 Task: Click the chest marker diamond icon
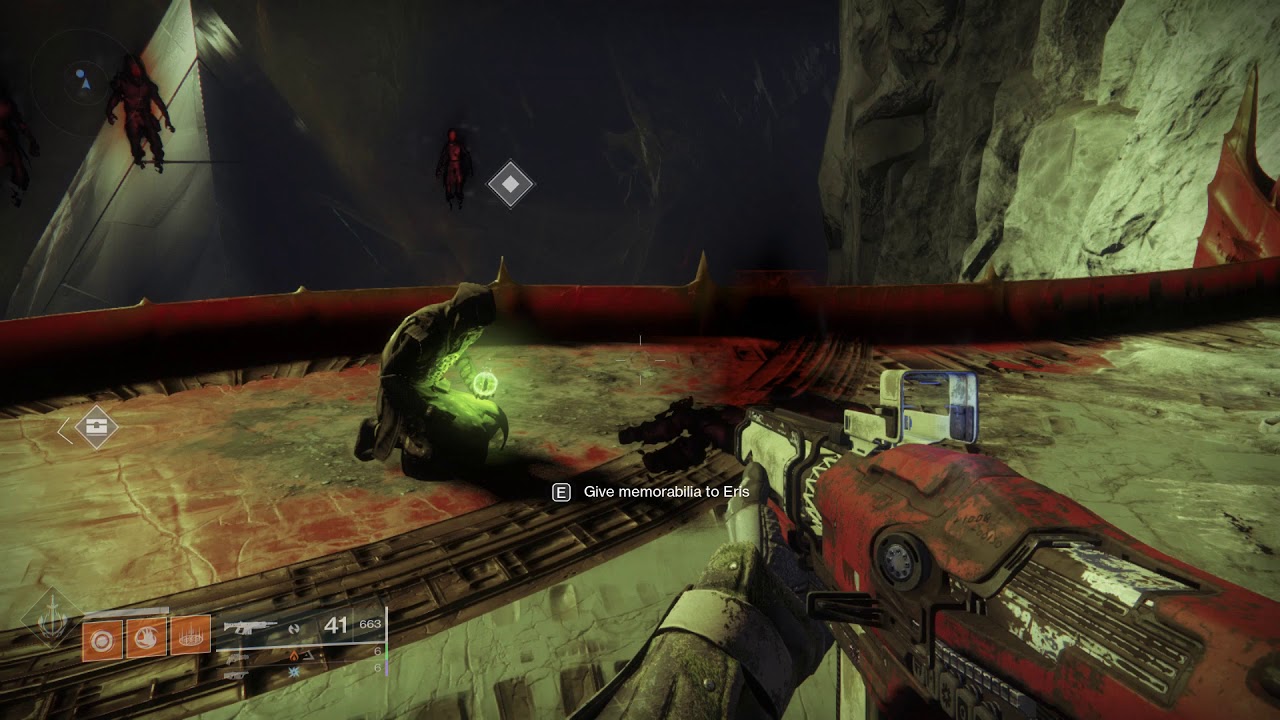pyautogui.click(x=96, y=428)
